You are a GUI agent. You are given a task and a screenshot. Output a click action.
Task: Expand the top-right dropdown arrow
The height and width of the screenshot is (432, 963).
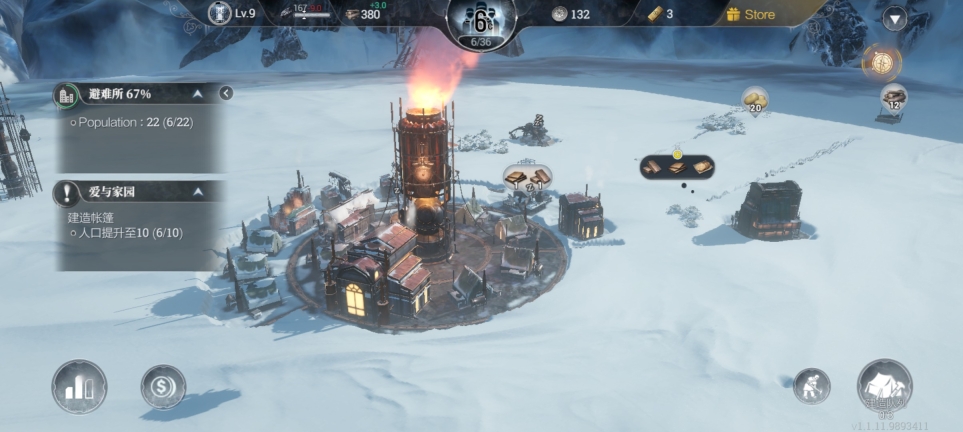[x=893, y=18]
